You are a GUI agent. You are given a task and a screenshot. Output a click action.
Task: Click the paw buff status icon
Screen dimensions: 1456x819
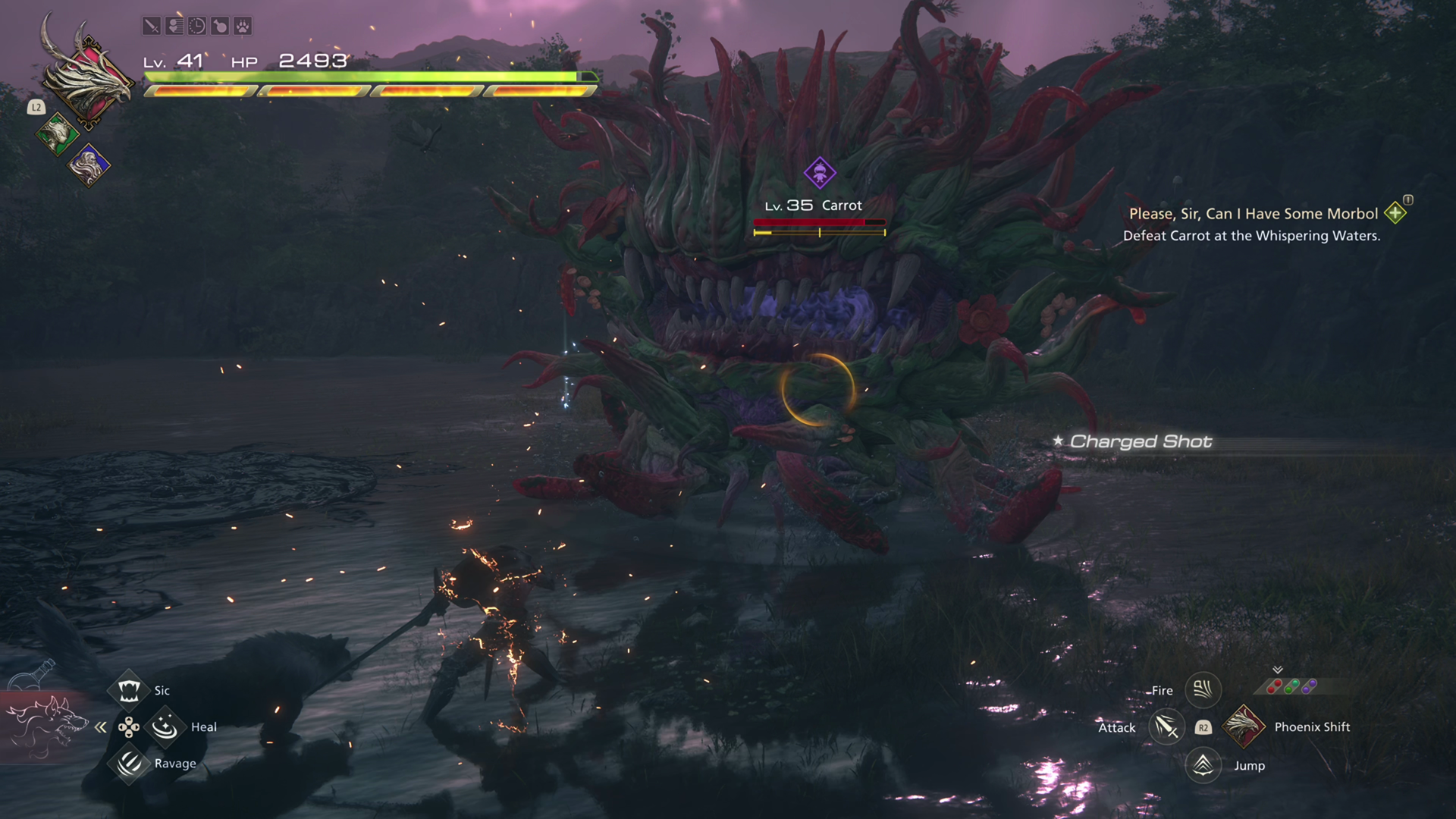(x=242, y=27)
